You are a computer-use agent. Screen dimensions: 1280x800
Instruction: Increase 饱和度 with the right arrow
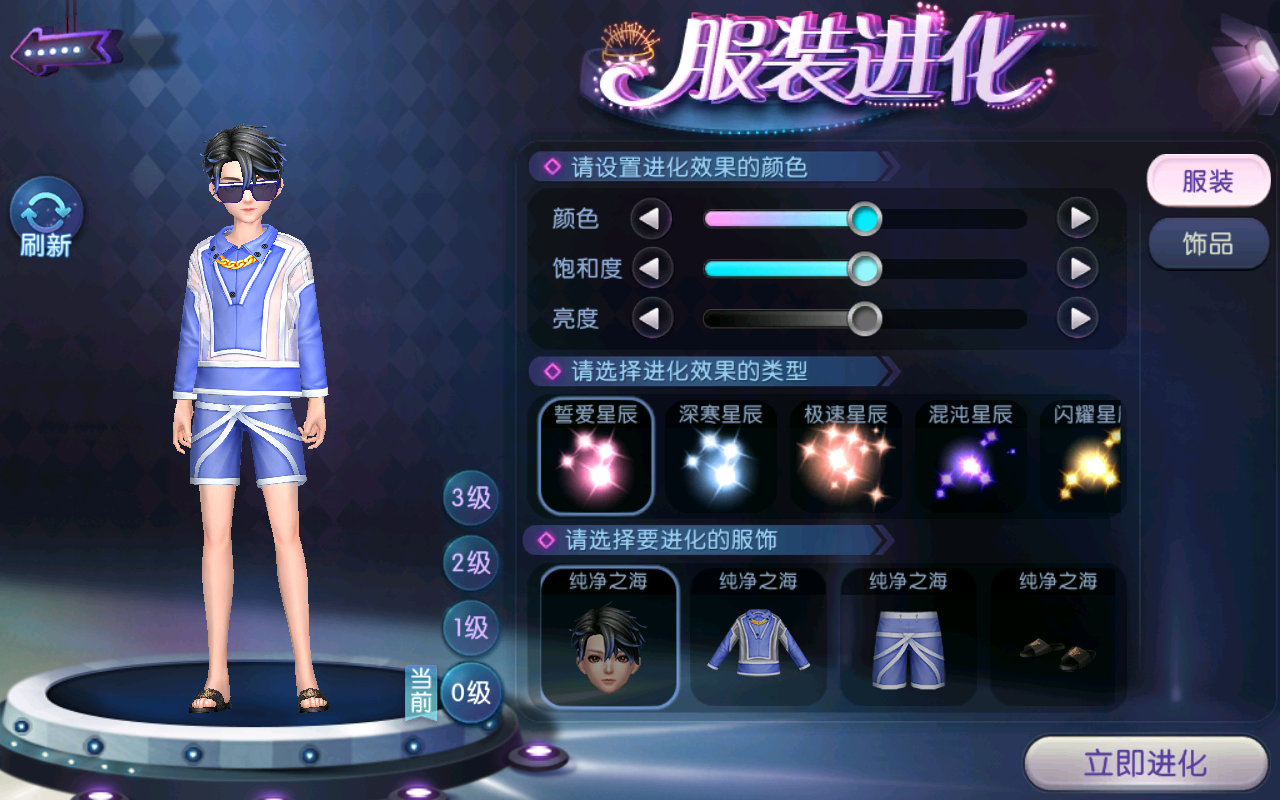tap(1078, 268)
